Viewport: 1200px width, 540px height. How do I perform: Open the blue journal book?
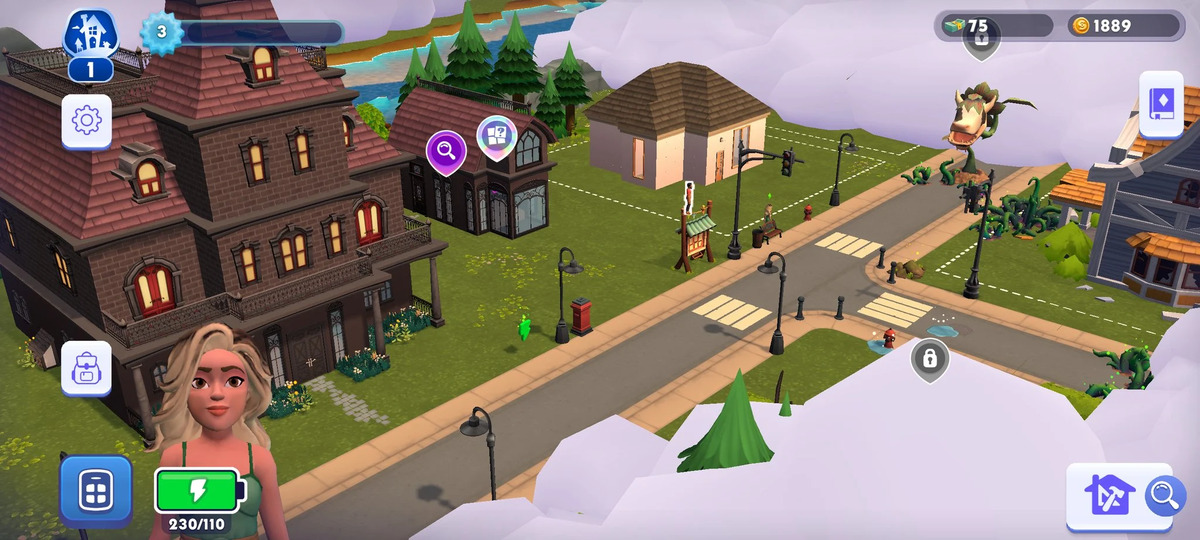(1162, 103)
